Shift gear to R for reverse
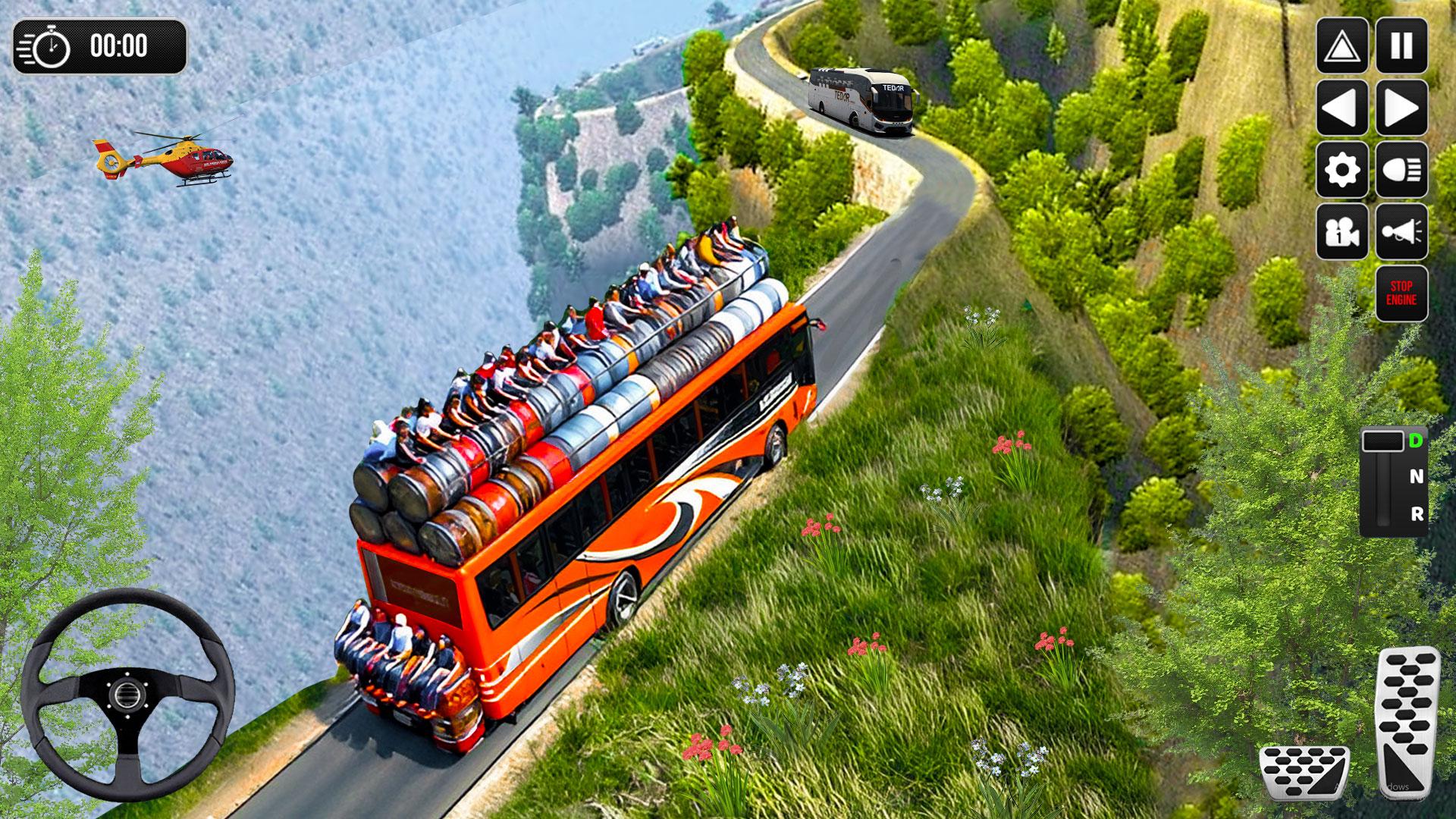This screenshot has height=819, width=1456. 1417,514
